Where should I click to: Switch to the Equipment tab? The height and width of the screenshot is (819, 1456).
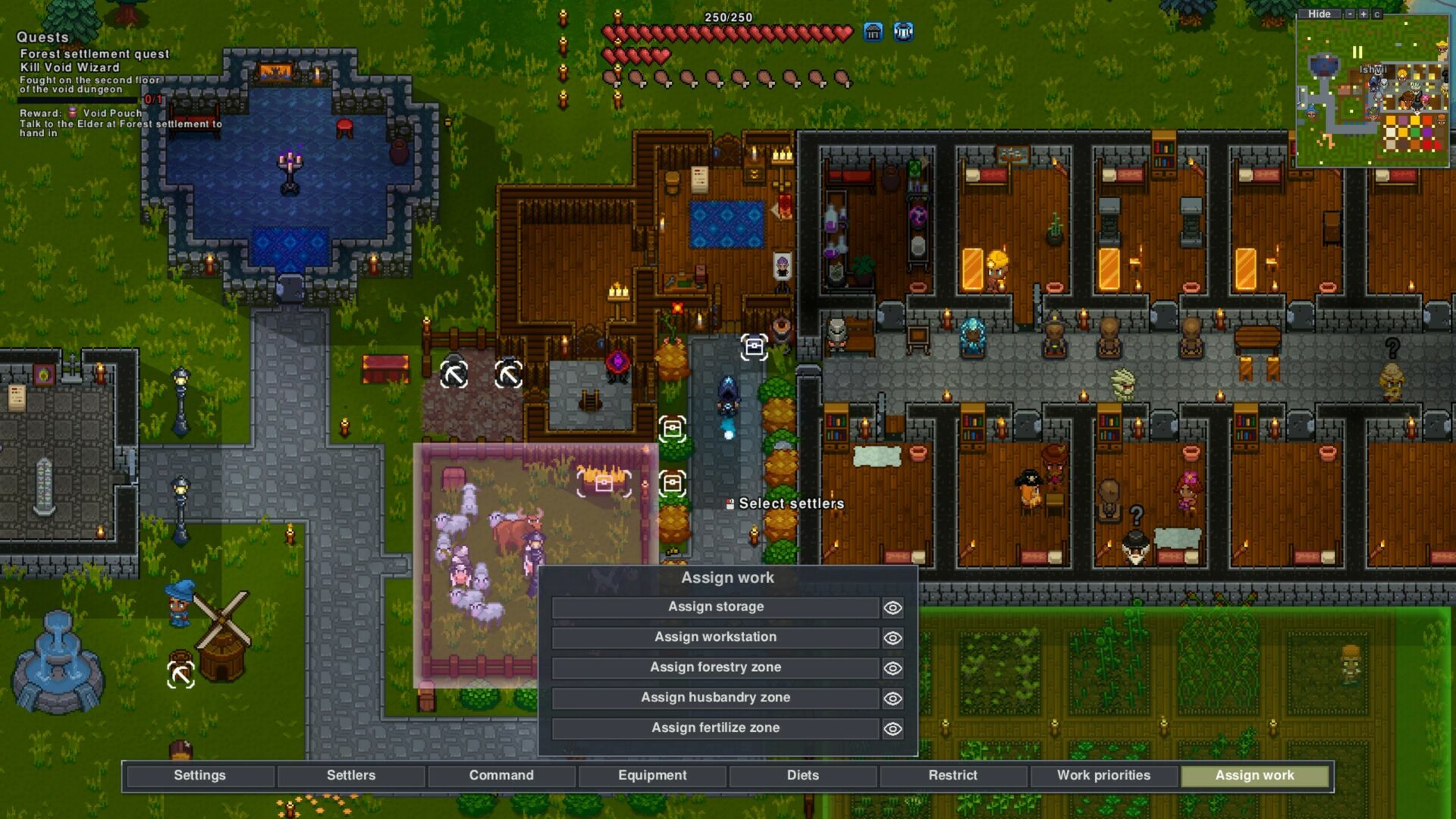click(651, 776)
